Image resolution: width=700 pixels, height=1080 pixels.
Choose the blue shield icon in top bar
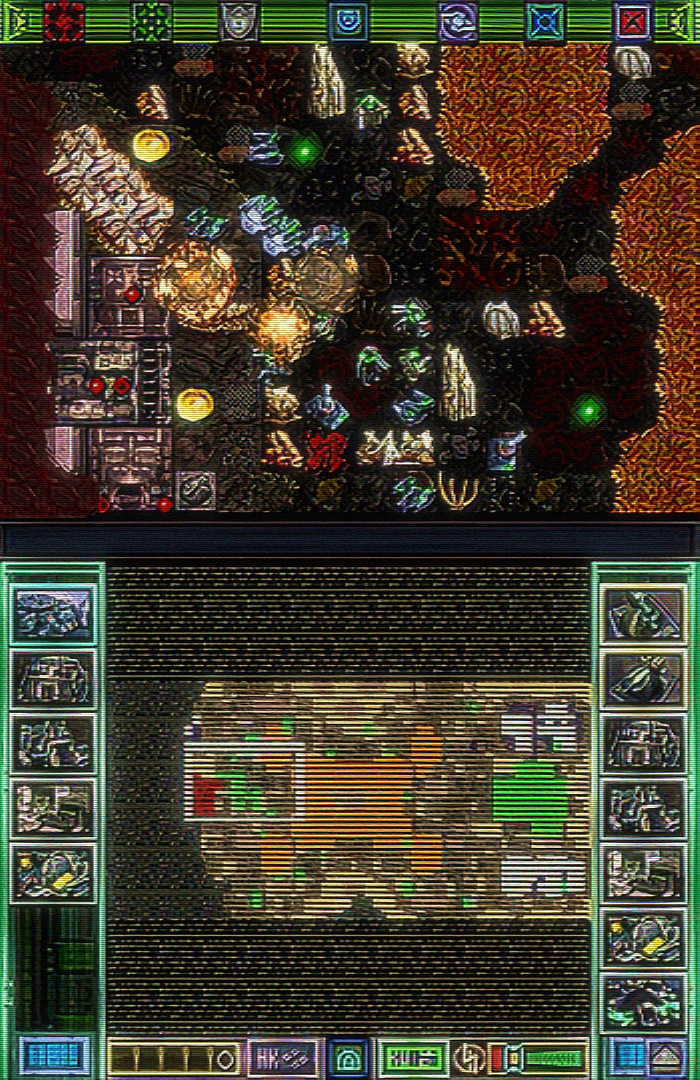(x=348, y=20)
